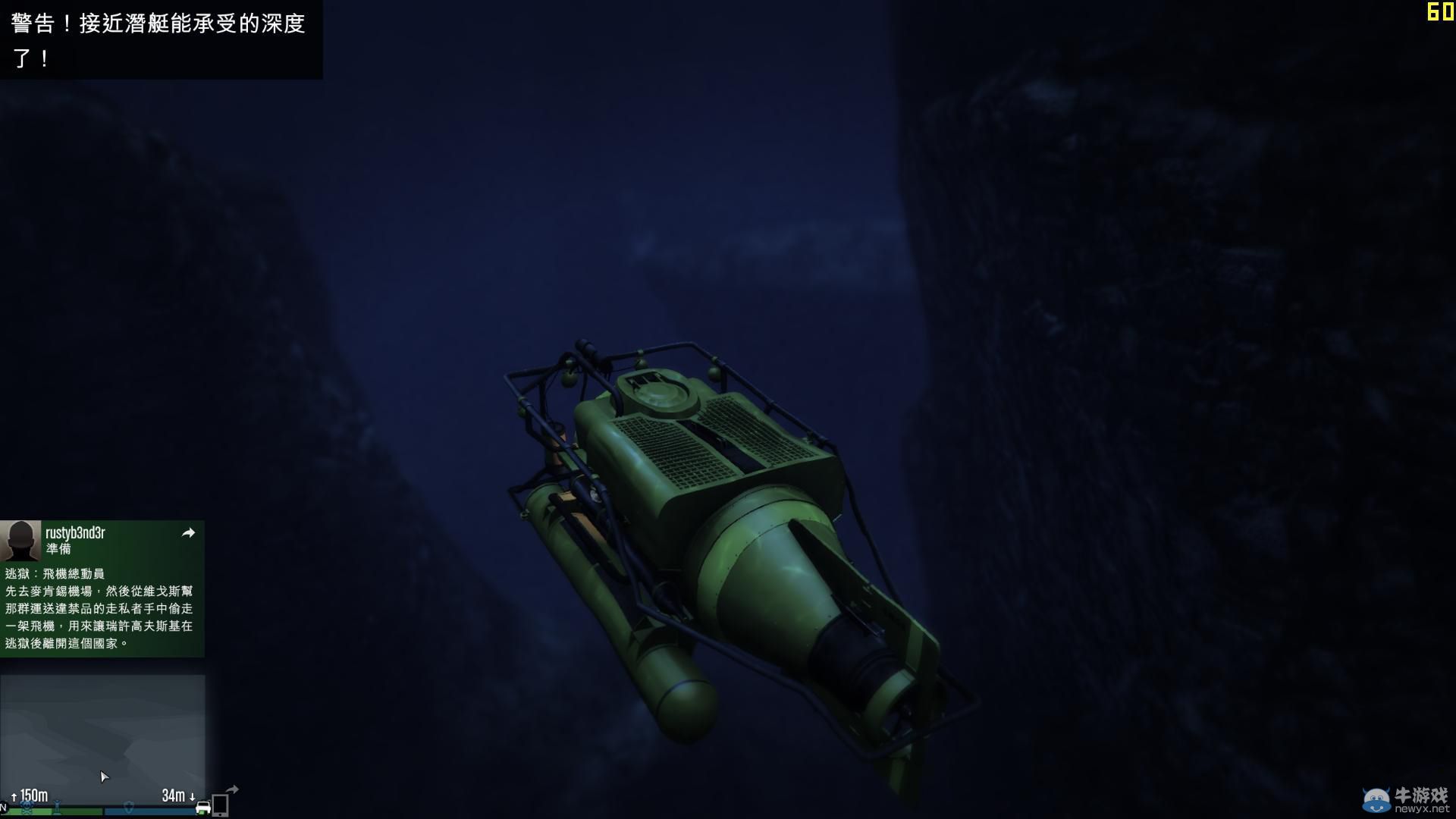Click the blue skull enemy blip on minimap
This screenshot has width=1456, height=819.
(27, 808)
